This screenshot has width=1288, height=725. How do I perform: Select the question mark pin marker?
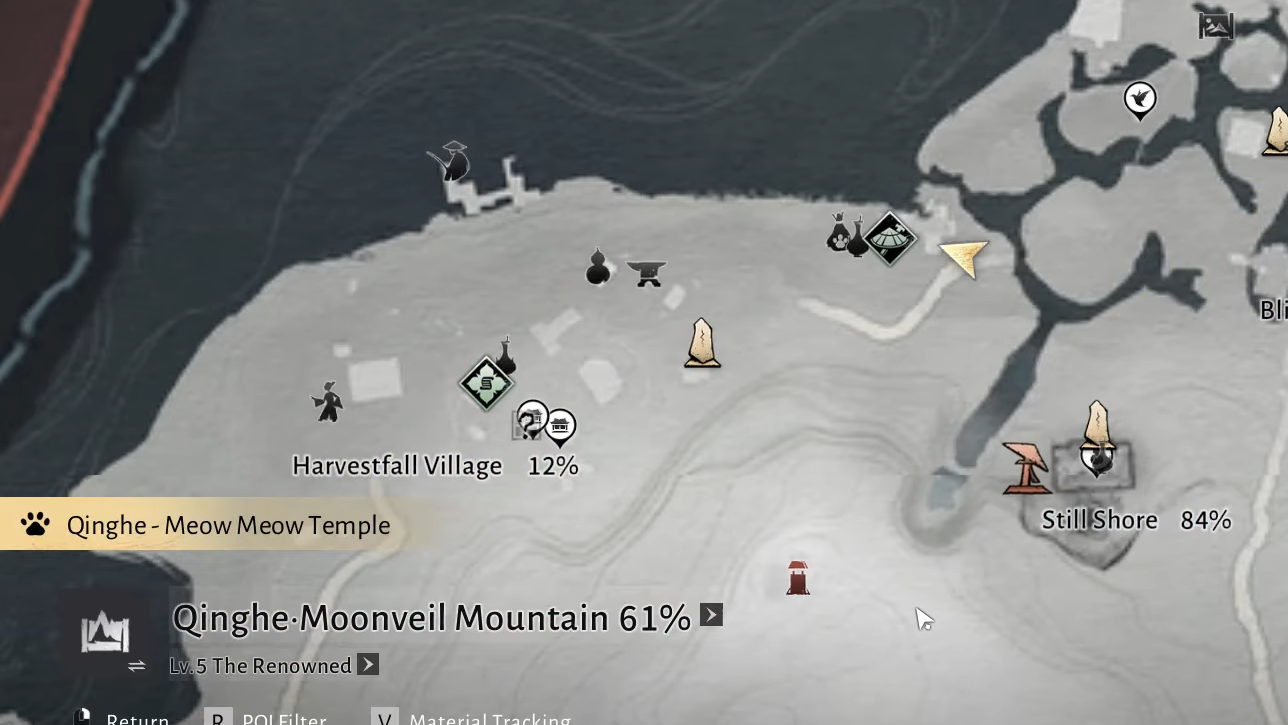tap(532, 418)
